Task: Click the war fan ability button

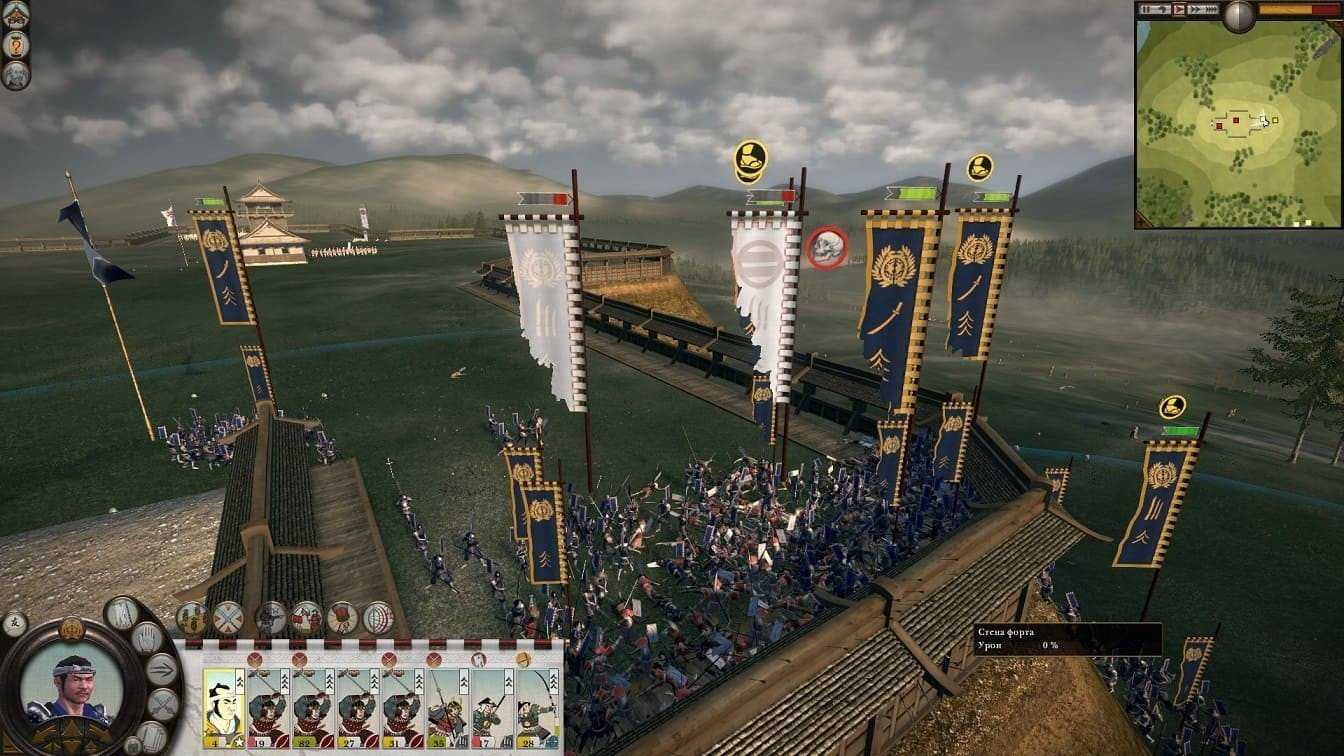Action: 342,618
